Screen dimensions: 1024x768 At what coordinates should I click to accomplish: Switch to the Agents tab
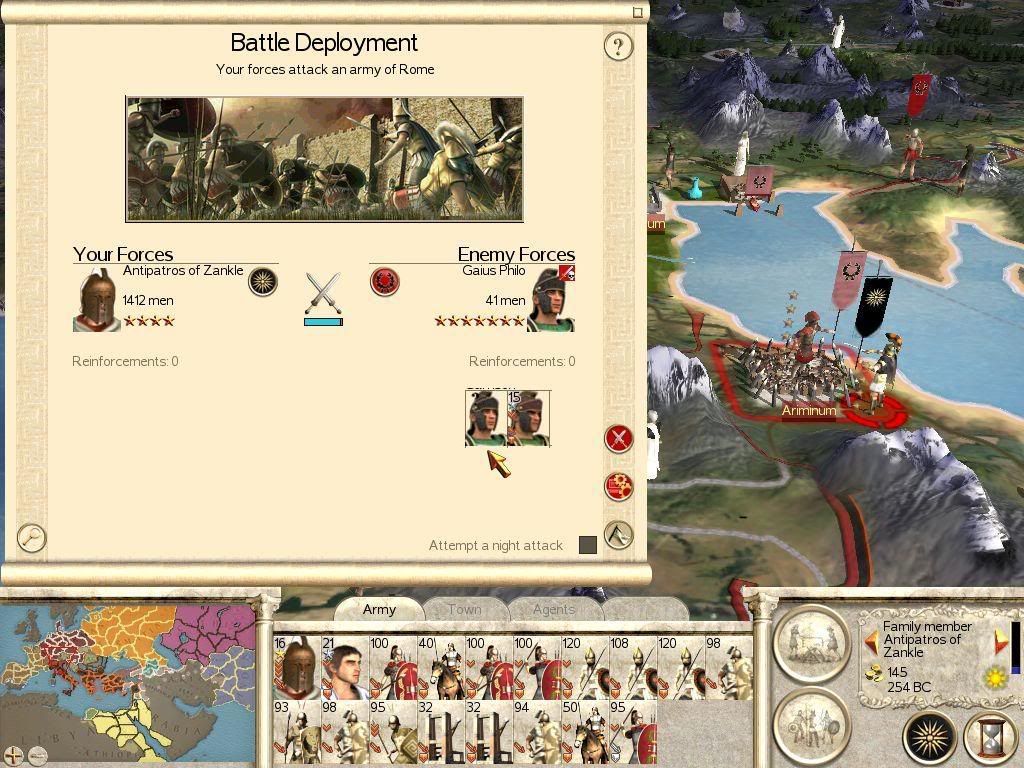coord(553,609)
